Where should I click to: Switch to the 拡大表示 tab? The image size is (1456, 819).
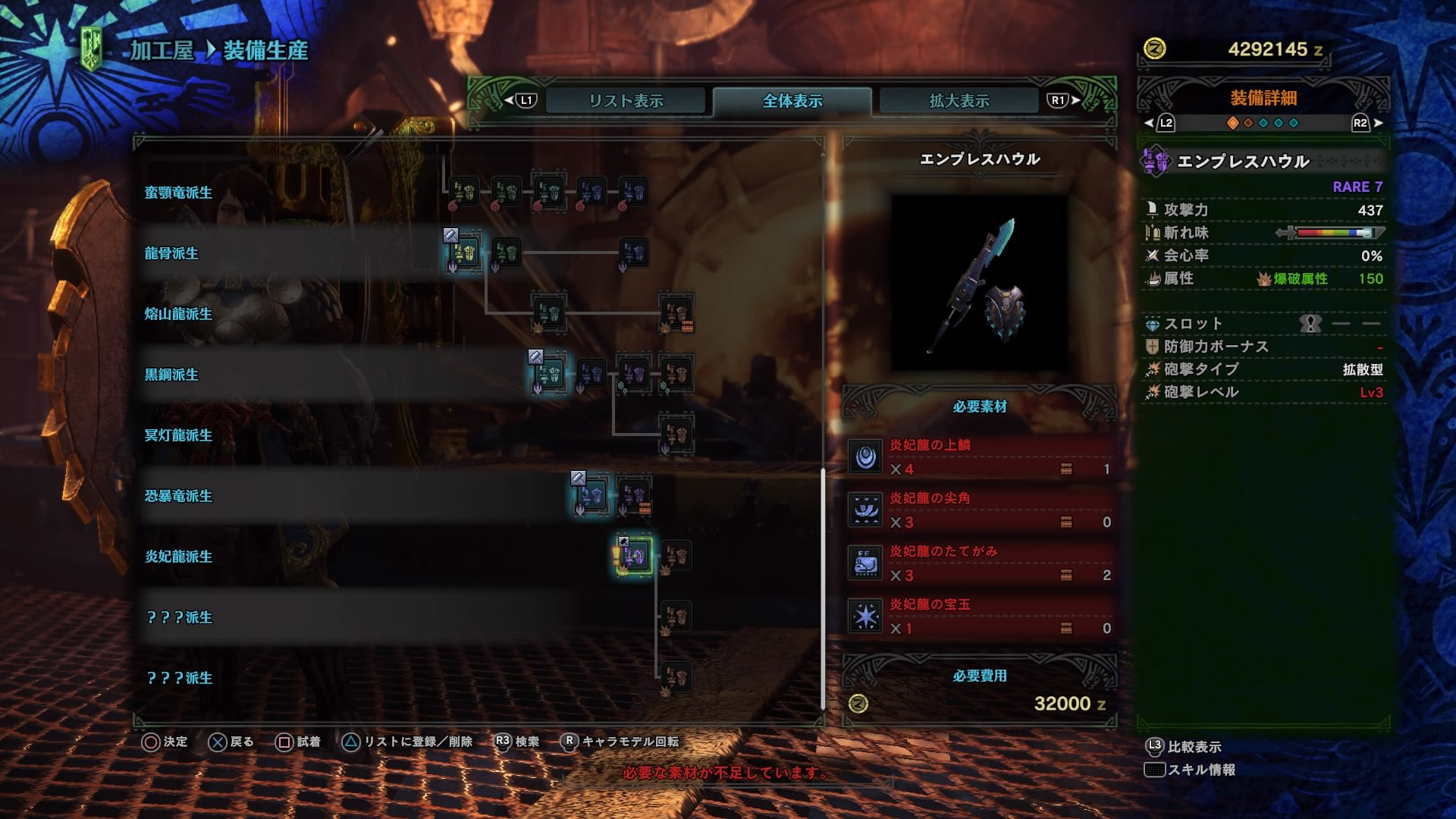[957, 99]
